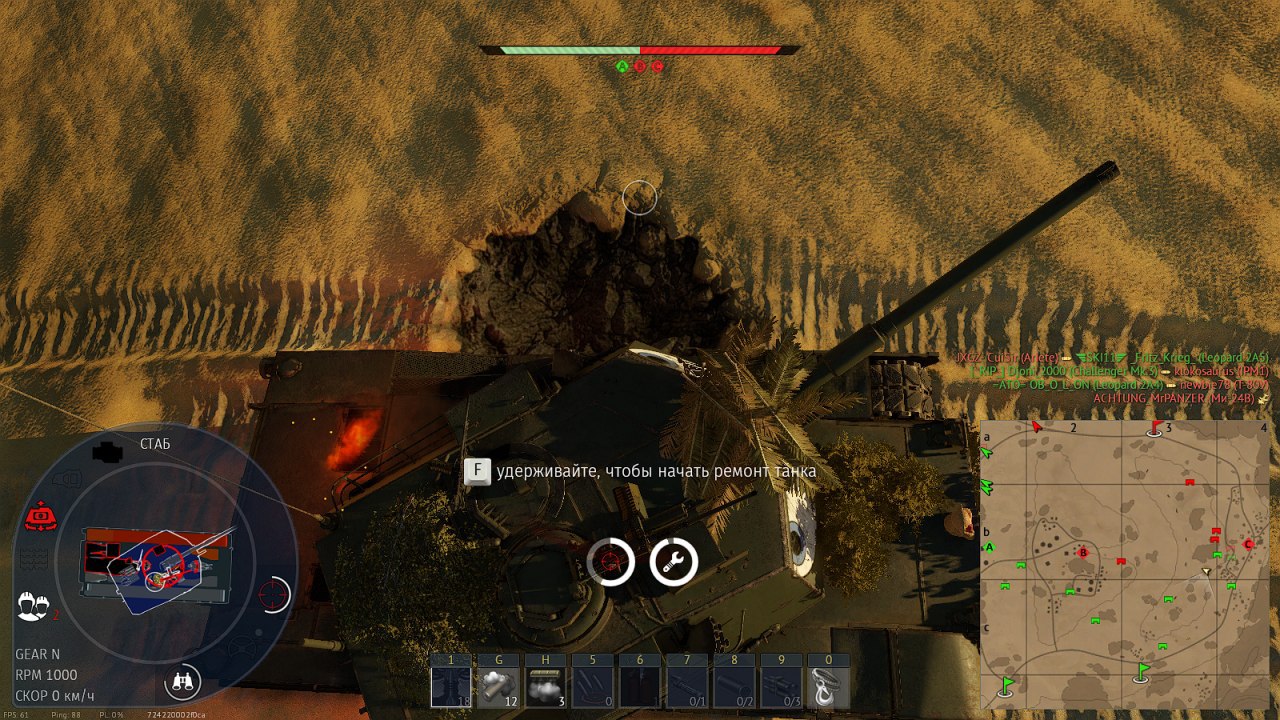The height and width of the screenshot is (720, 1280).
Task: Use the tow cable hook slot
Action: pos(829,687)
